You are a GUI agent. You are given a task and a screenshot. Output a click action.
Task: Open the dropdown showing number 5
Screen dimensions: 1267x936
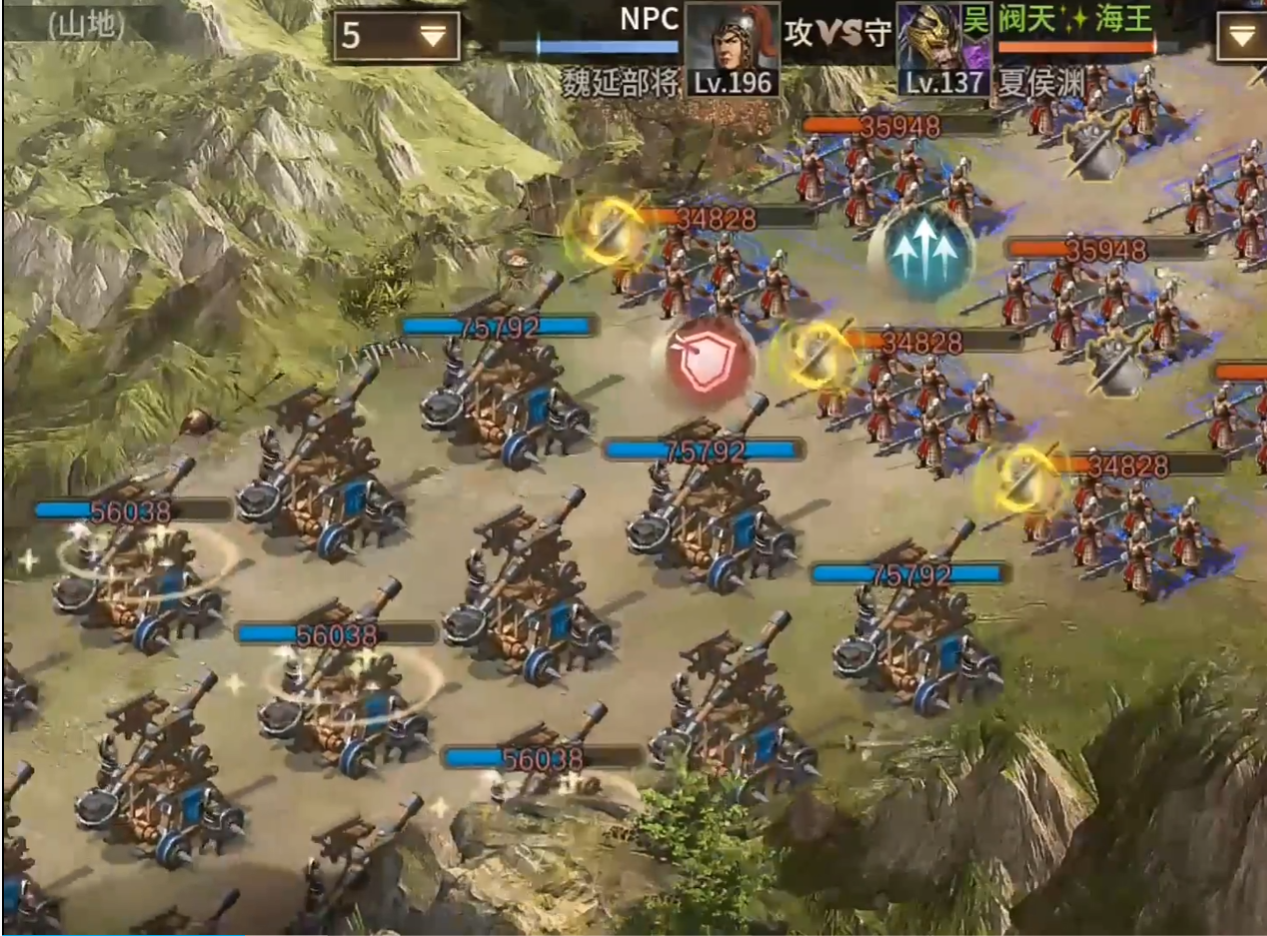396,37
